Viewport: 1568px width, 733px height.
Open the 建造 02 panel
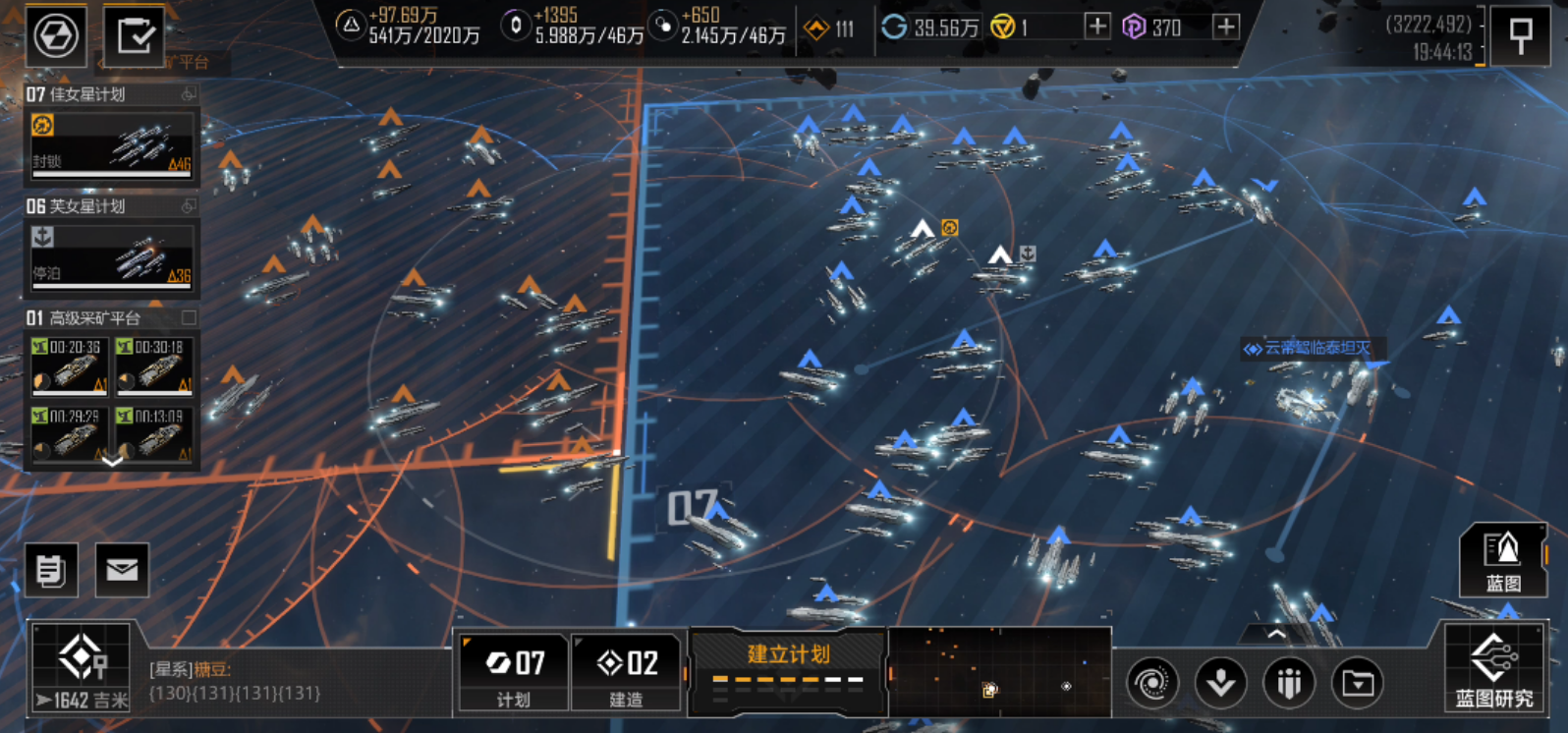(x=627, y=672)
